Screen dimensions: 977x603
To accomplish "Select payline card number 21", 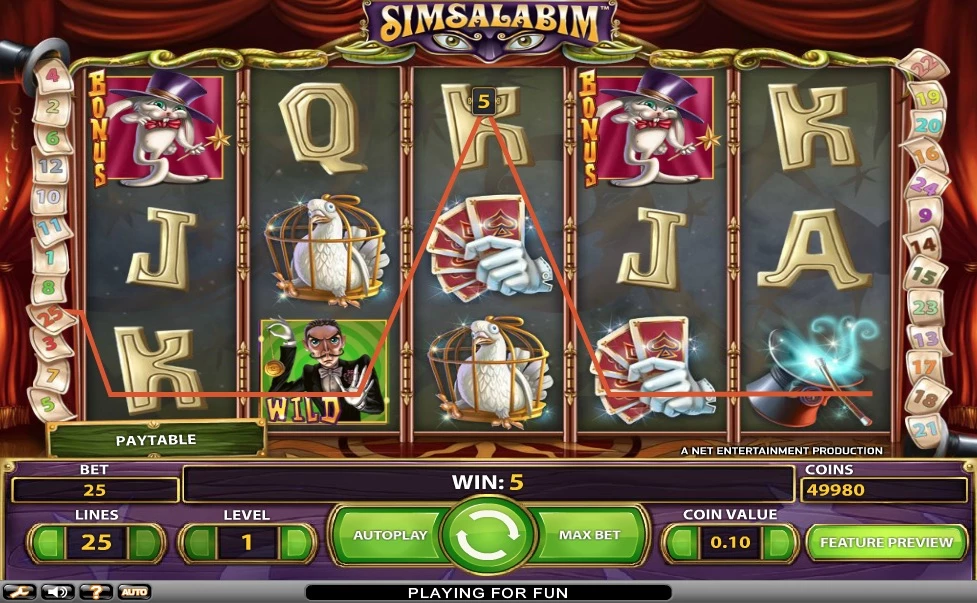I will (927, 429).
